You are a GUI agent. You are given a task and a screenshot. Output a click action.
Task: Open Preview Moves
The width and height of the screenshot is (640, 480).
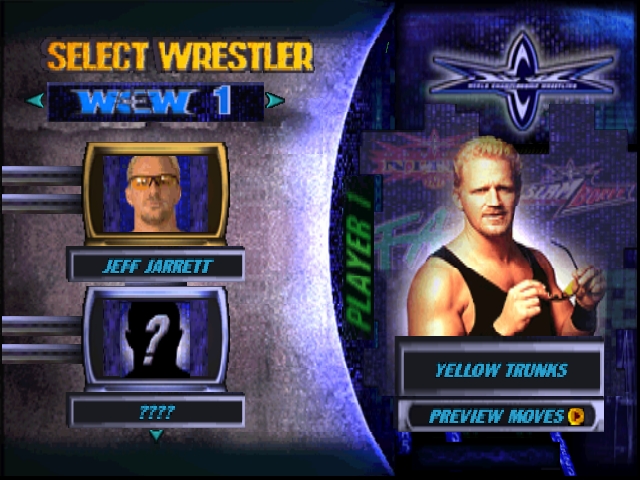click(501, 416)
